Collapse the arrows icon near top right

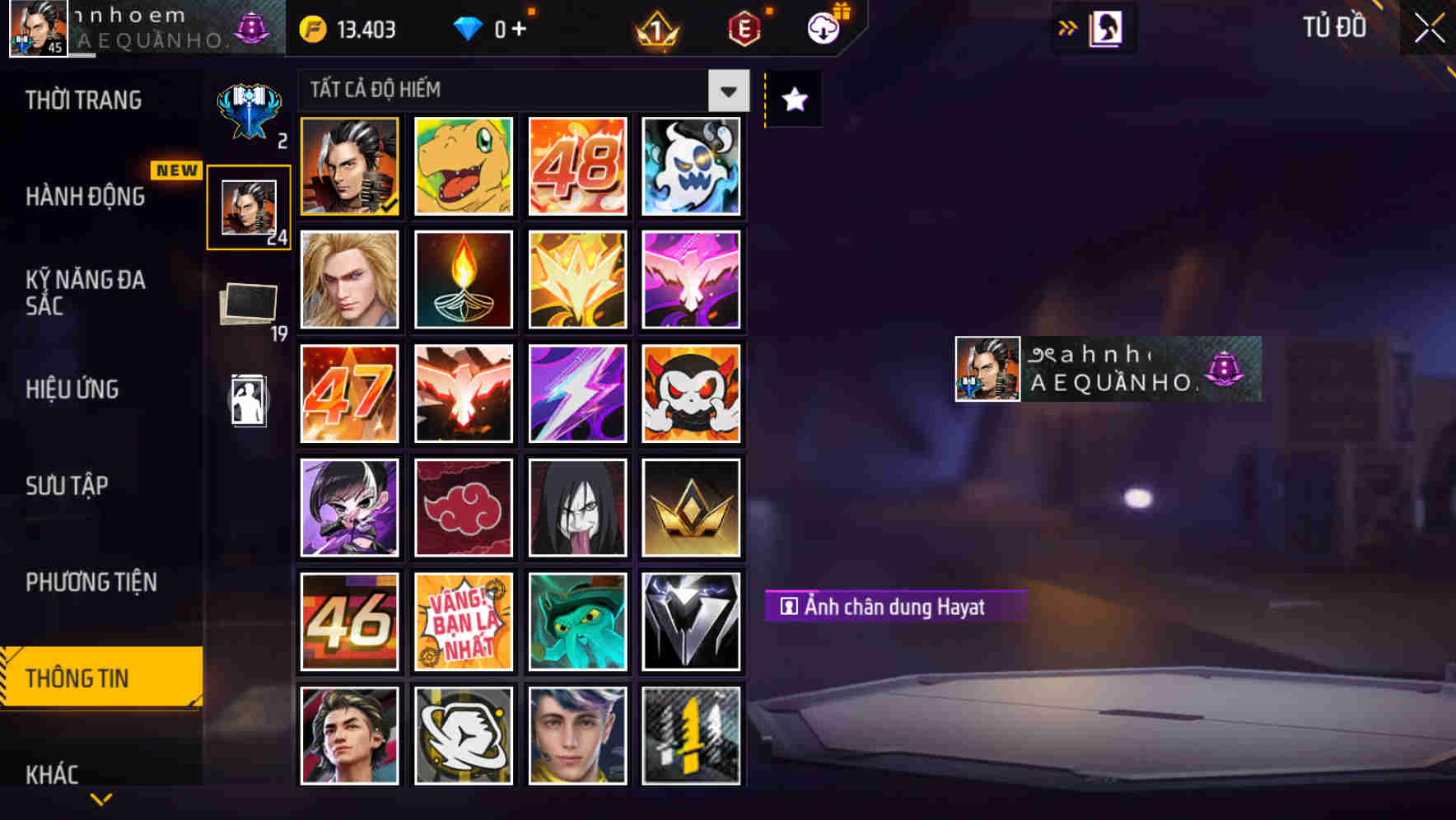1069,26
